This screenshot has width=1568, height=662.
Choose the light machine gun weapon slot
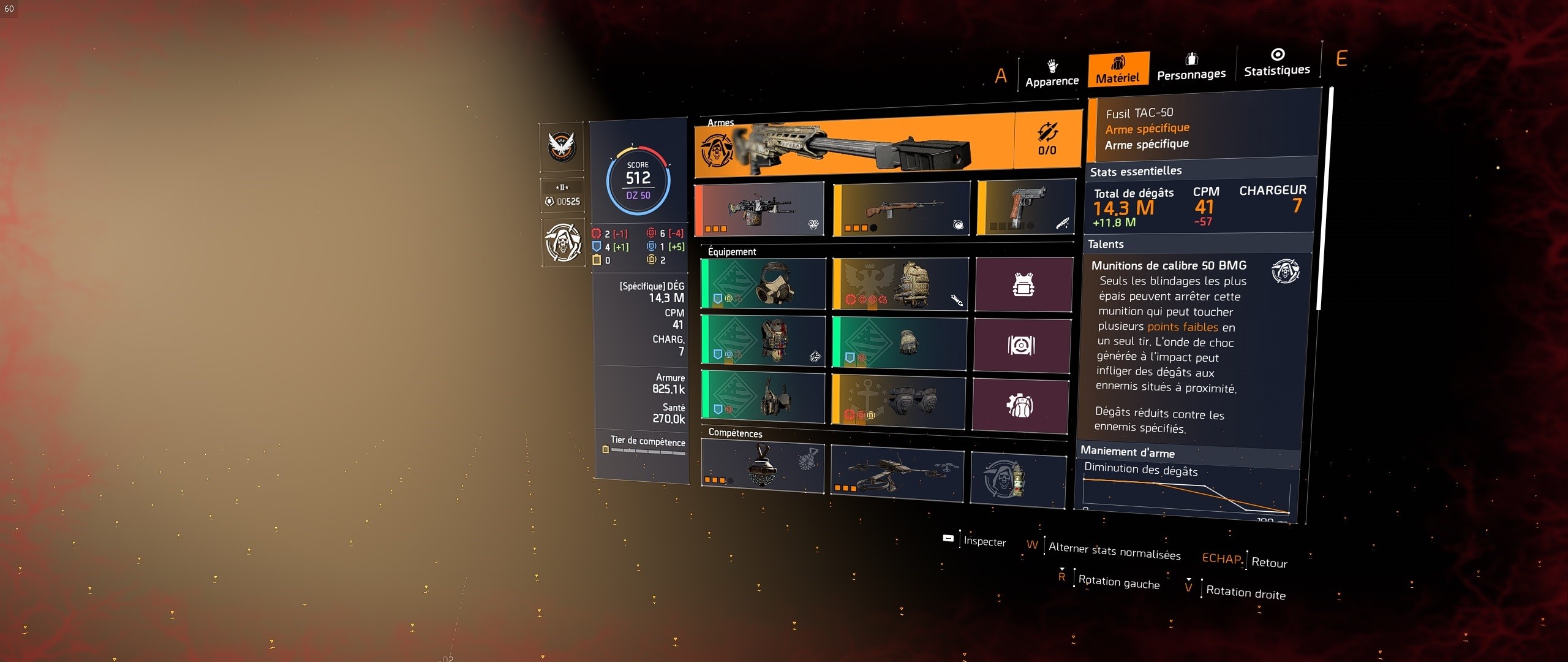pos(760,209)
